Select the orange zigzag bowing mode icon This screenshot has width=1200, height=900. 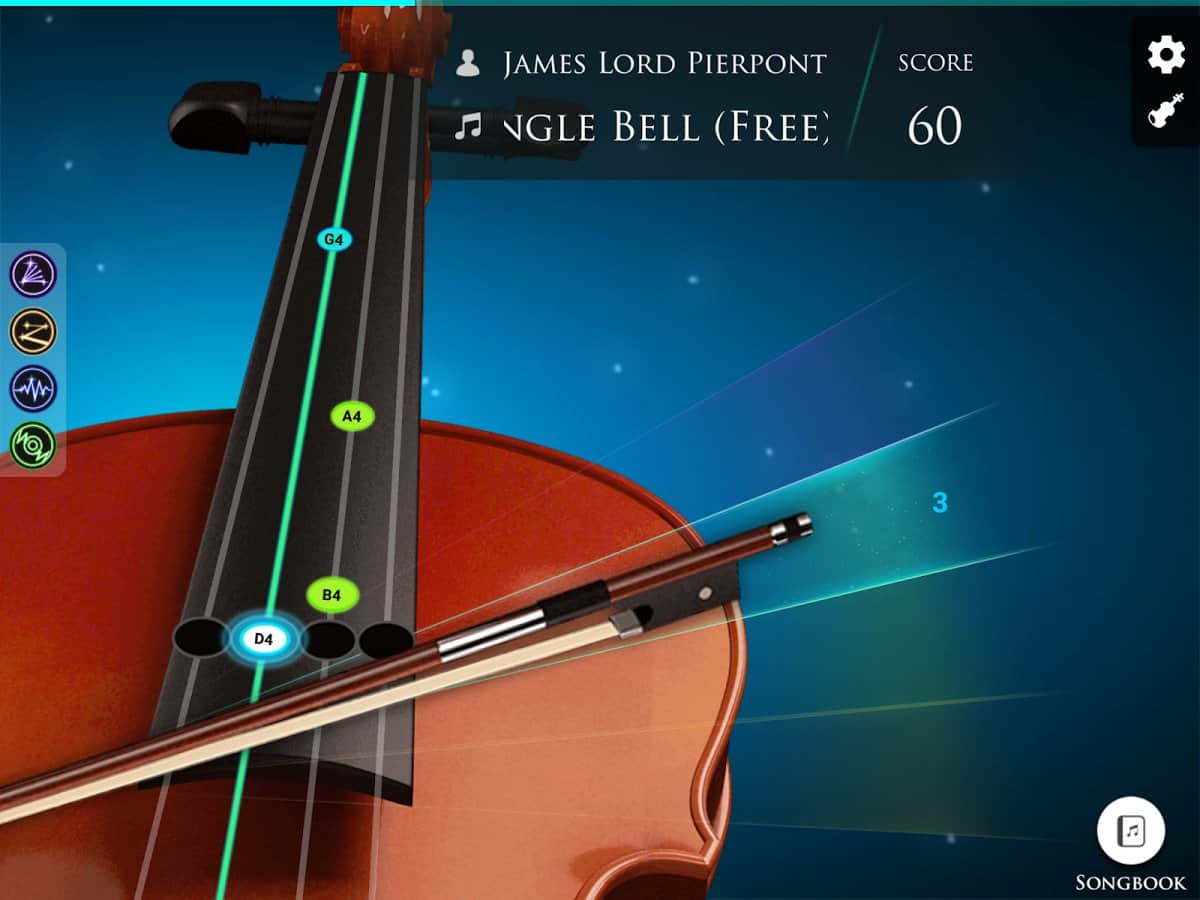pyautogui.click(x=33, y=332)
